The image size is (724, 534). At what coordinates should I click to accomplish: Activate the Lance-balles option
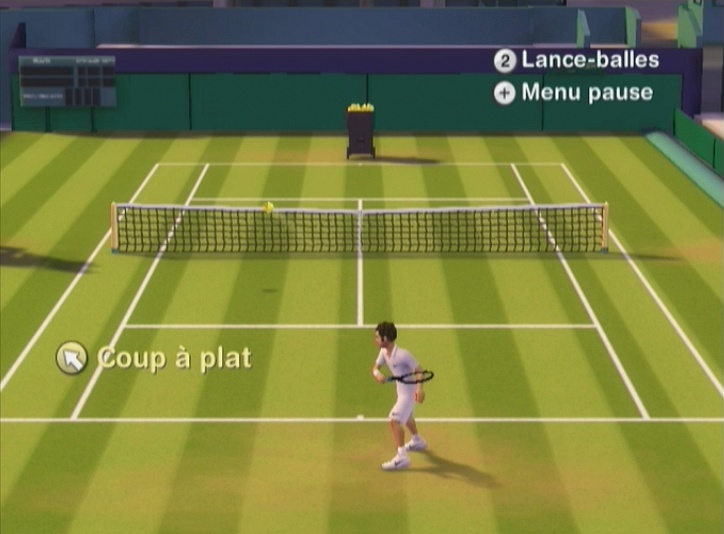(577, 60)
